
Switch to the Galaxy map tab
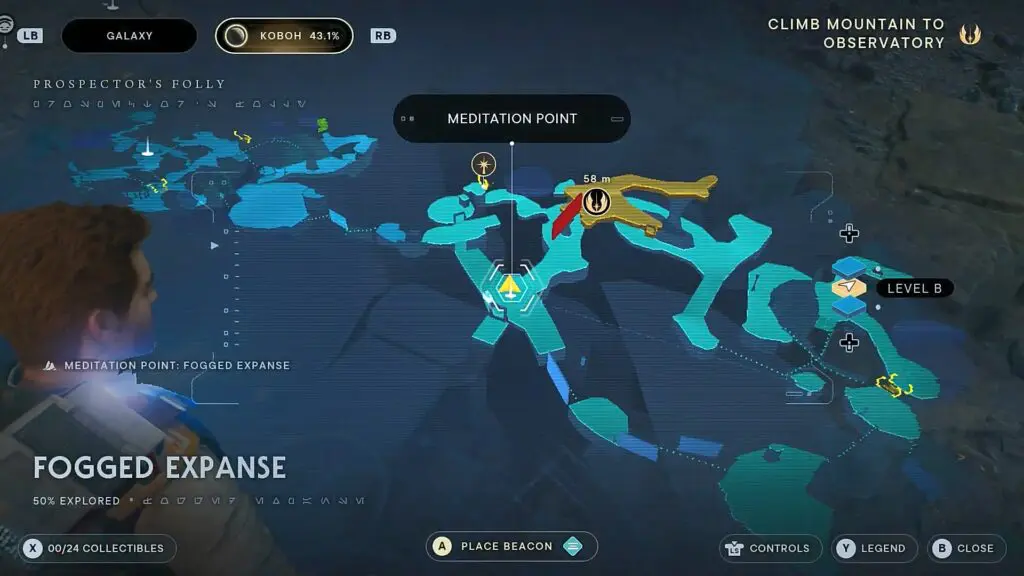point(130,36)
